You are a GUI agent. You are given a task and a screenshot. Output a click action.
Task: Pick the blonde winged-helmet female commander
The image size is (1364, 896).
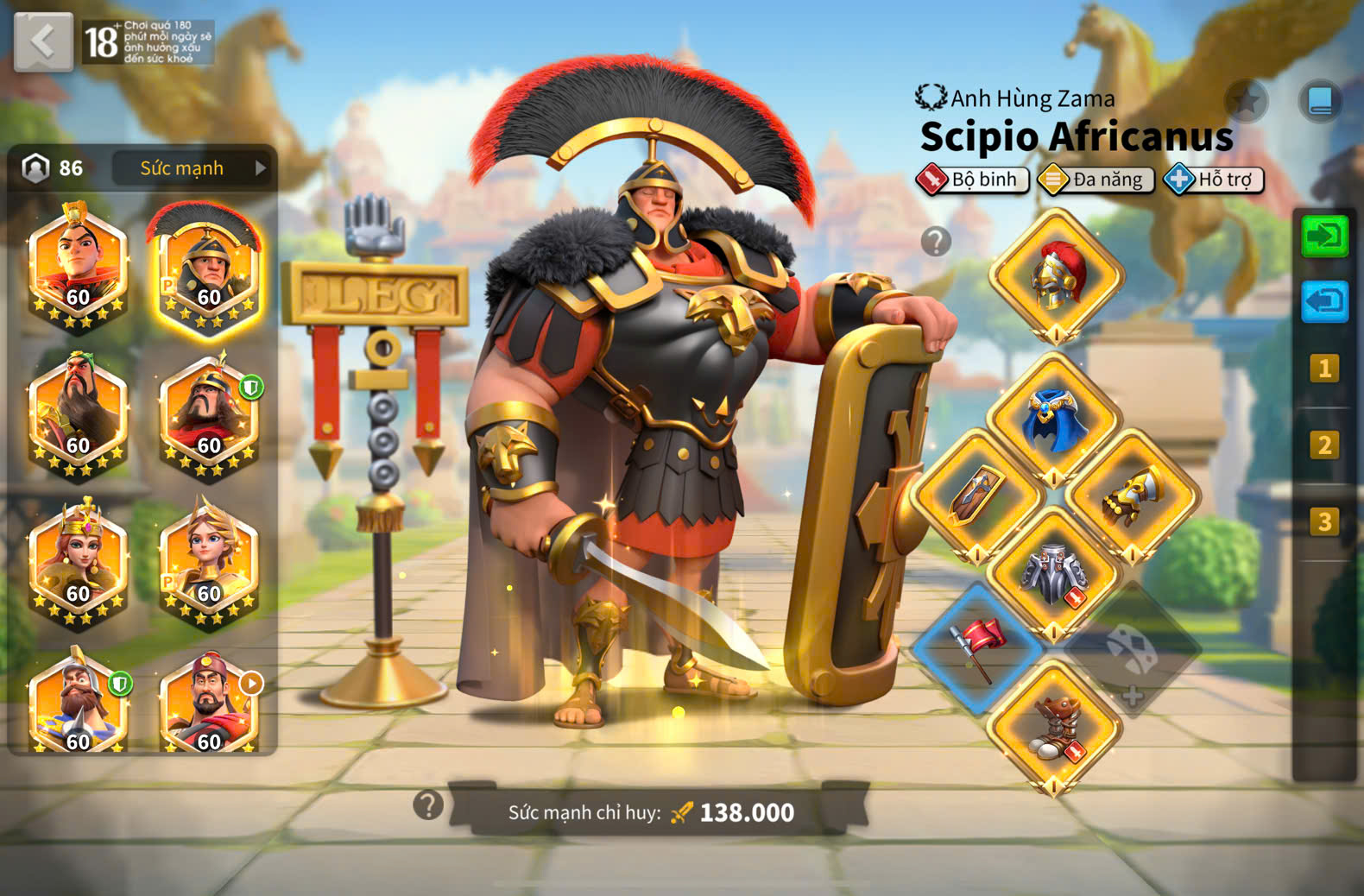207,563
